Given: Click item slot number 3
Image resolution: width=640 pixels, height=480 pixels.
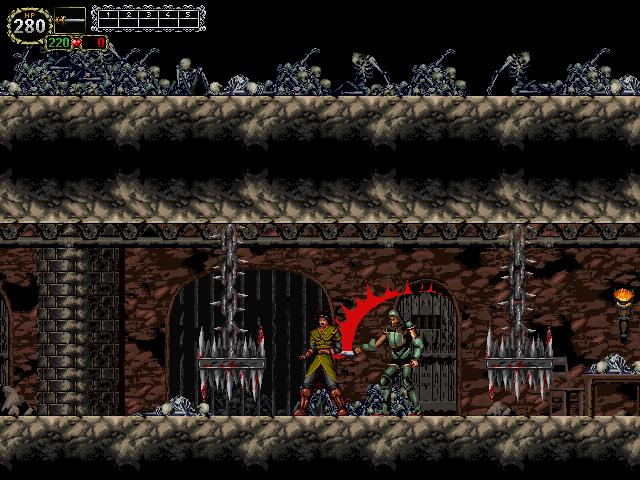Looking at the screenshot, I should (147, 17).
